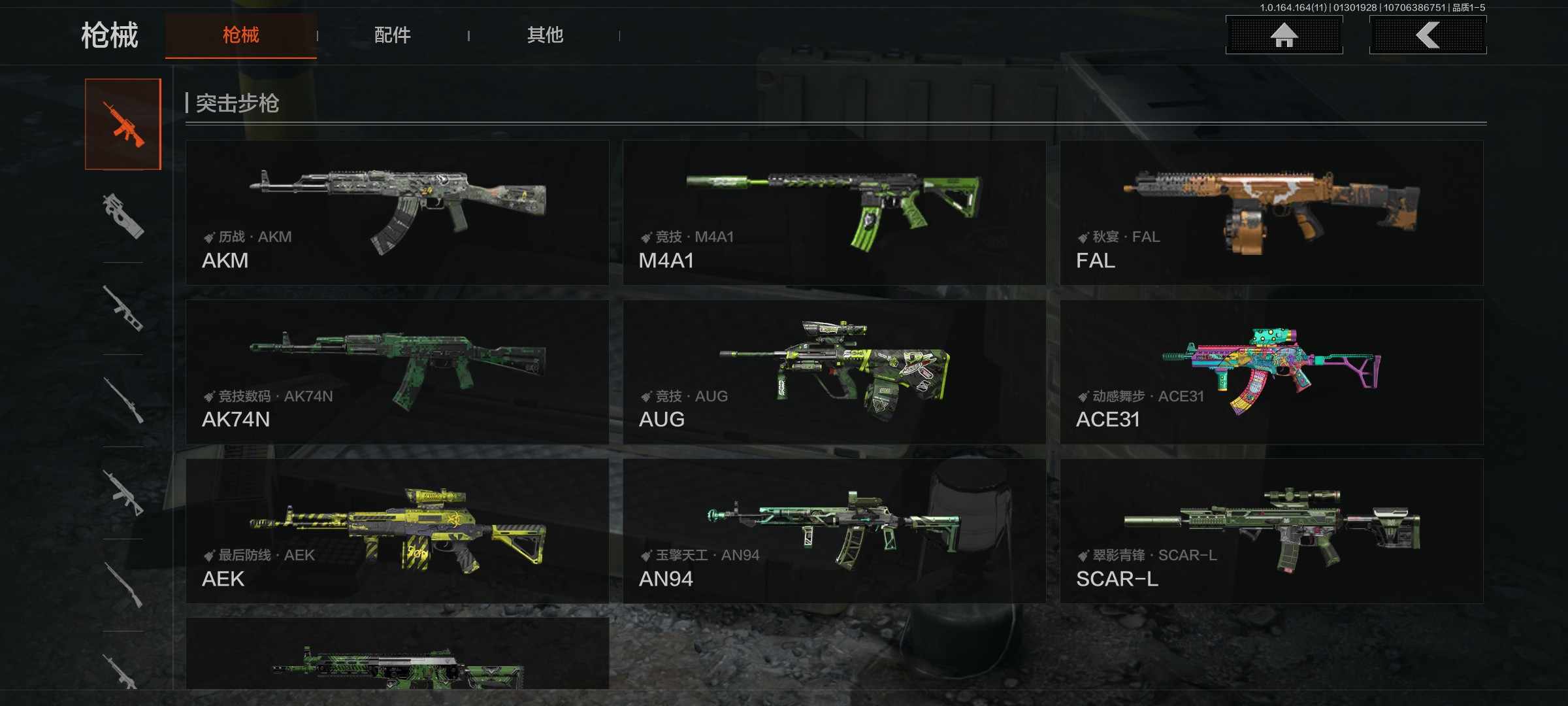Open the AN94 weapon card
Screen dimensions: 1568x706
click(834, 531)
